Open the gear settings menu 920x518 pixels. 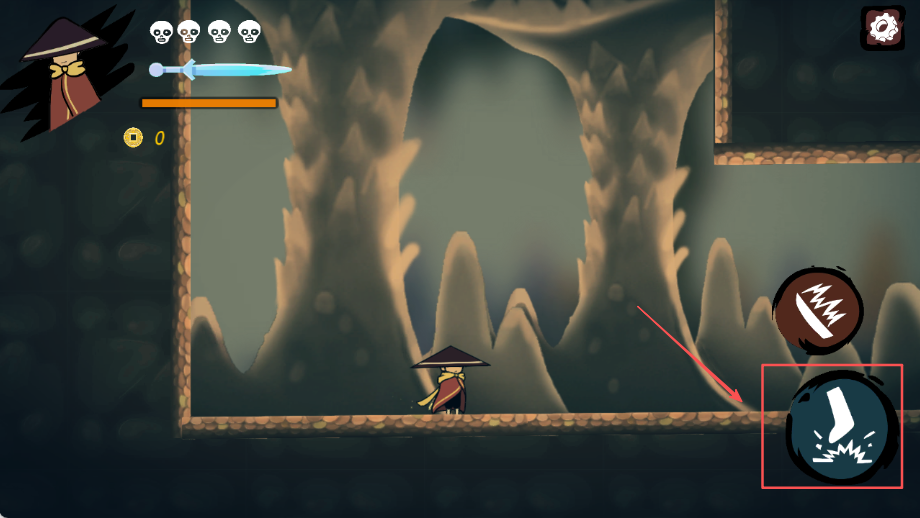tap(882, 28)
